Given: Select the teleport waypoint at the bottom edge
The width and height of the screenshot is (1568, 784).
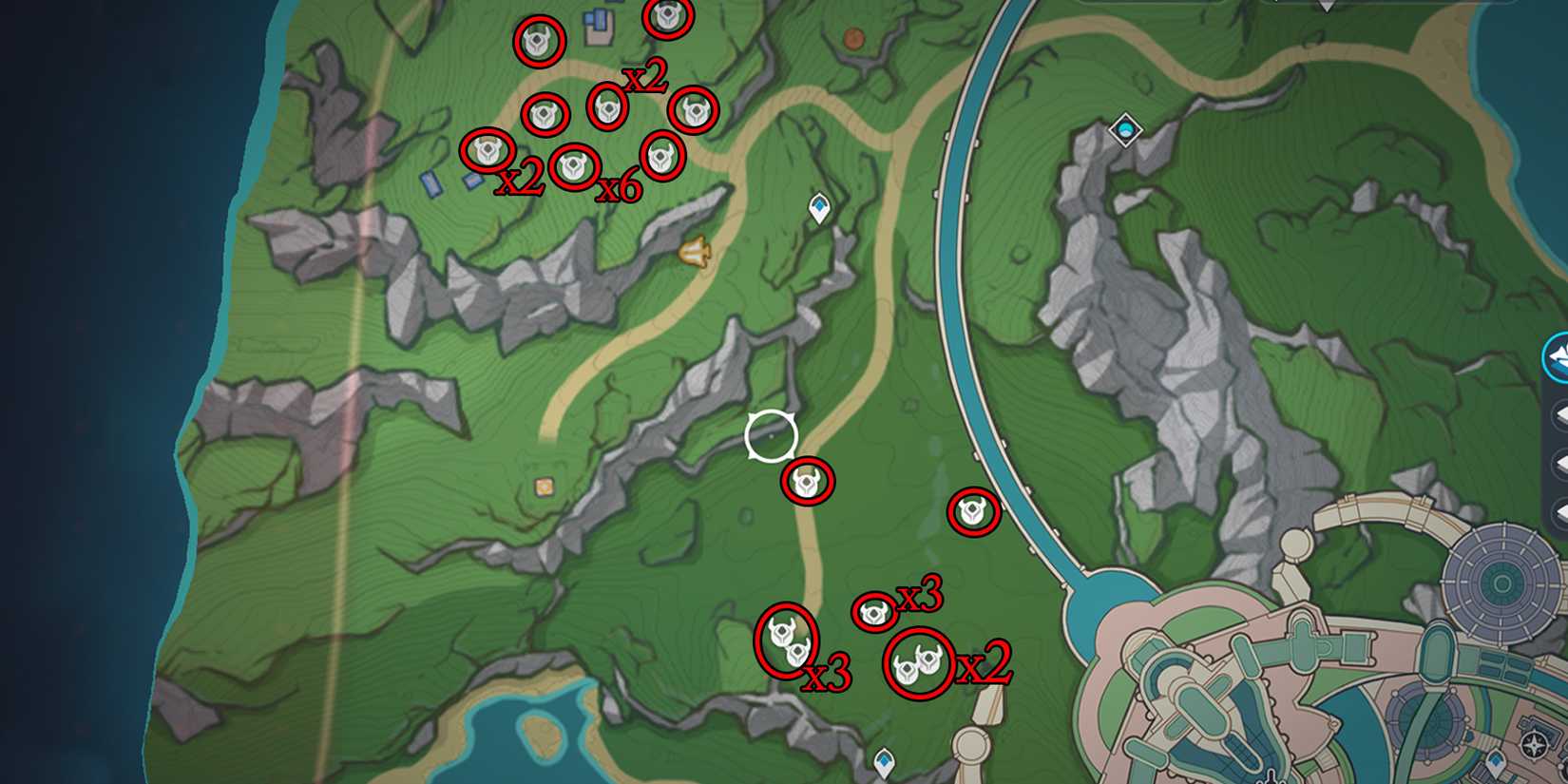Looking at the screenshot, I should (884, 760).
